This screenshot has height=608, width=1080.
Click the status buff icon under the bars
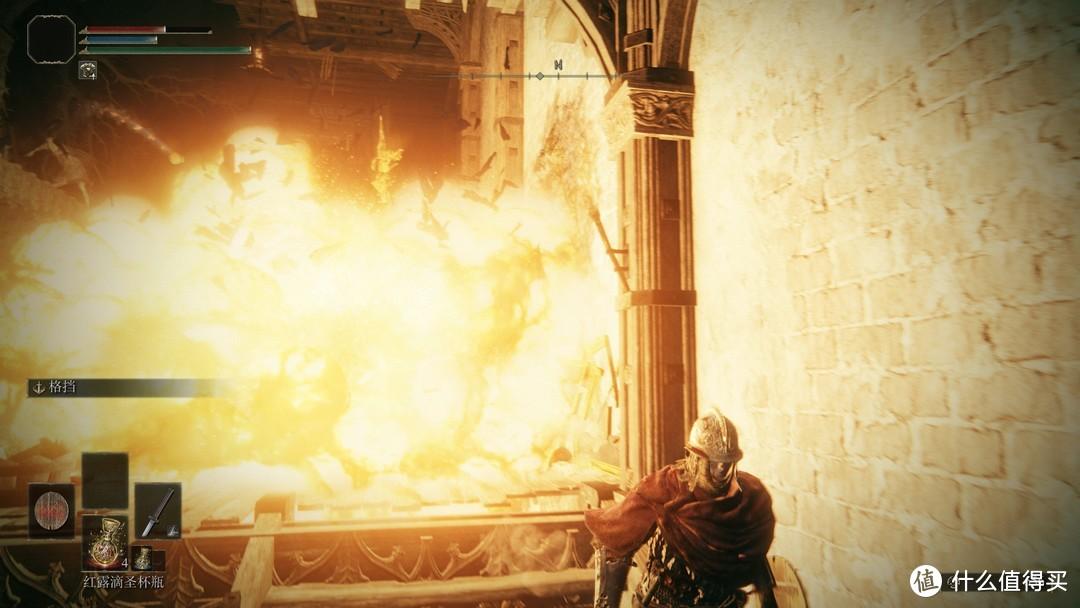point(88,70)
